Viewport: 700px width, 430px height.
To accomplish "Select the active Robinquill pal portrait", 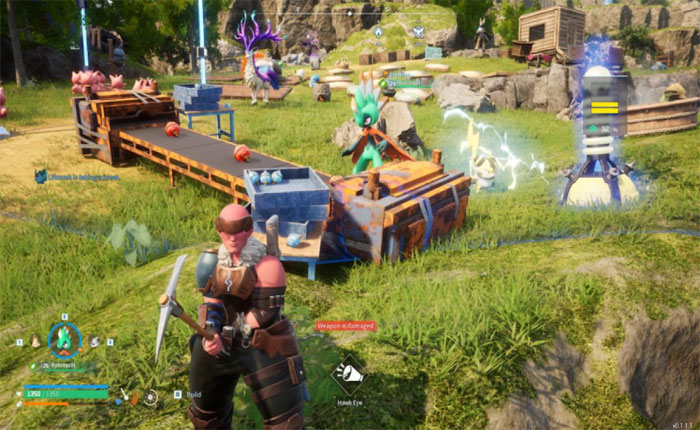I will (64, 339).
